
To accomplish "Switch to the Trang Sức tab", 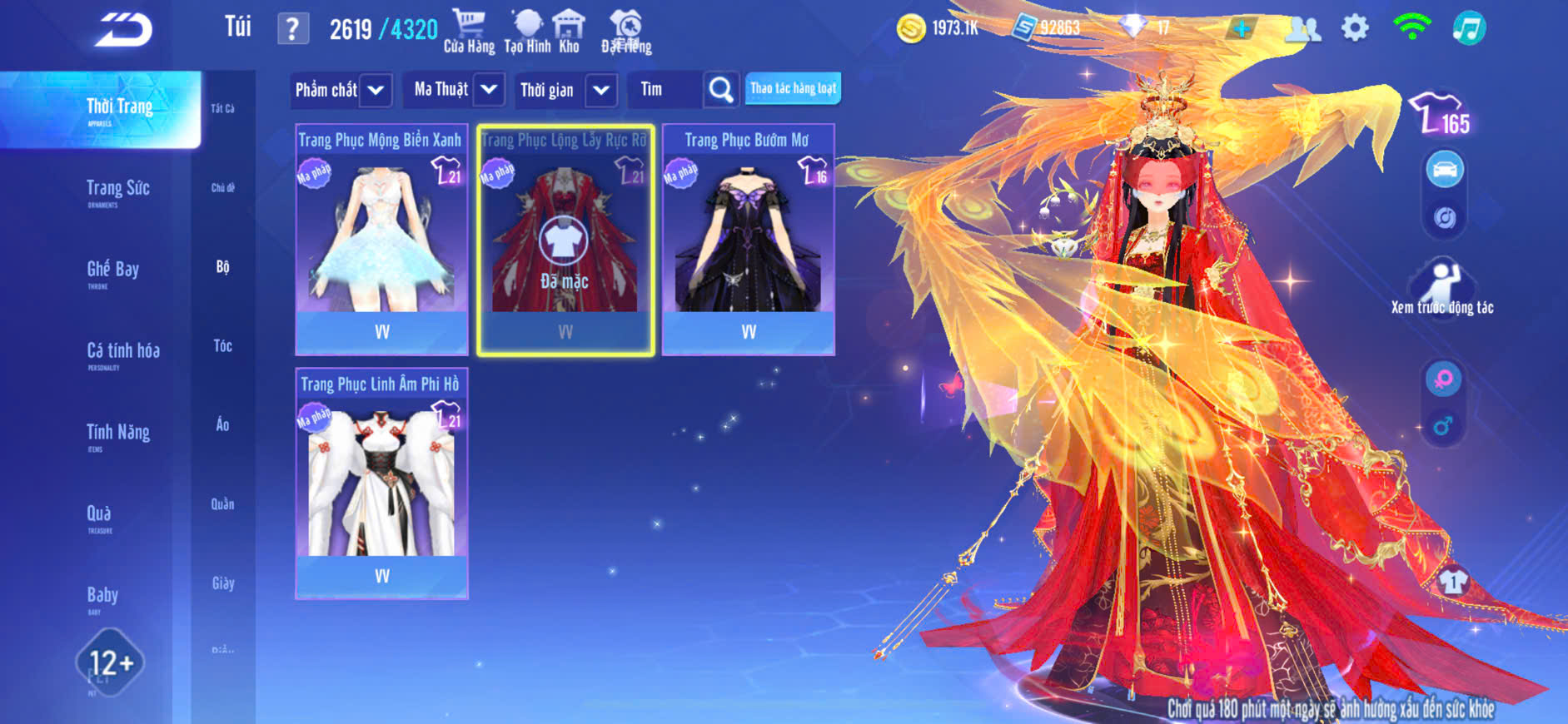I will 117,190.
